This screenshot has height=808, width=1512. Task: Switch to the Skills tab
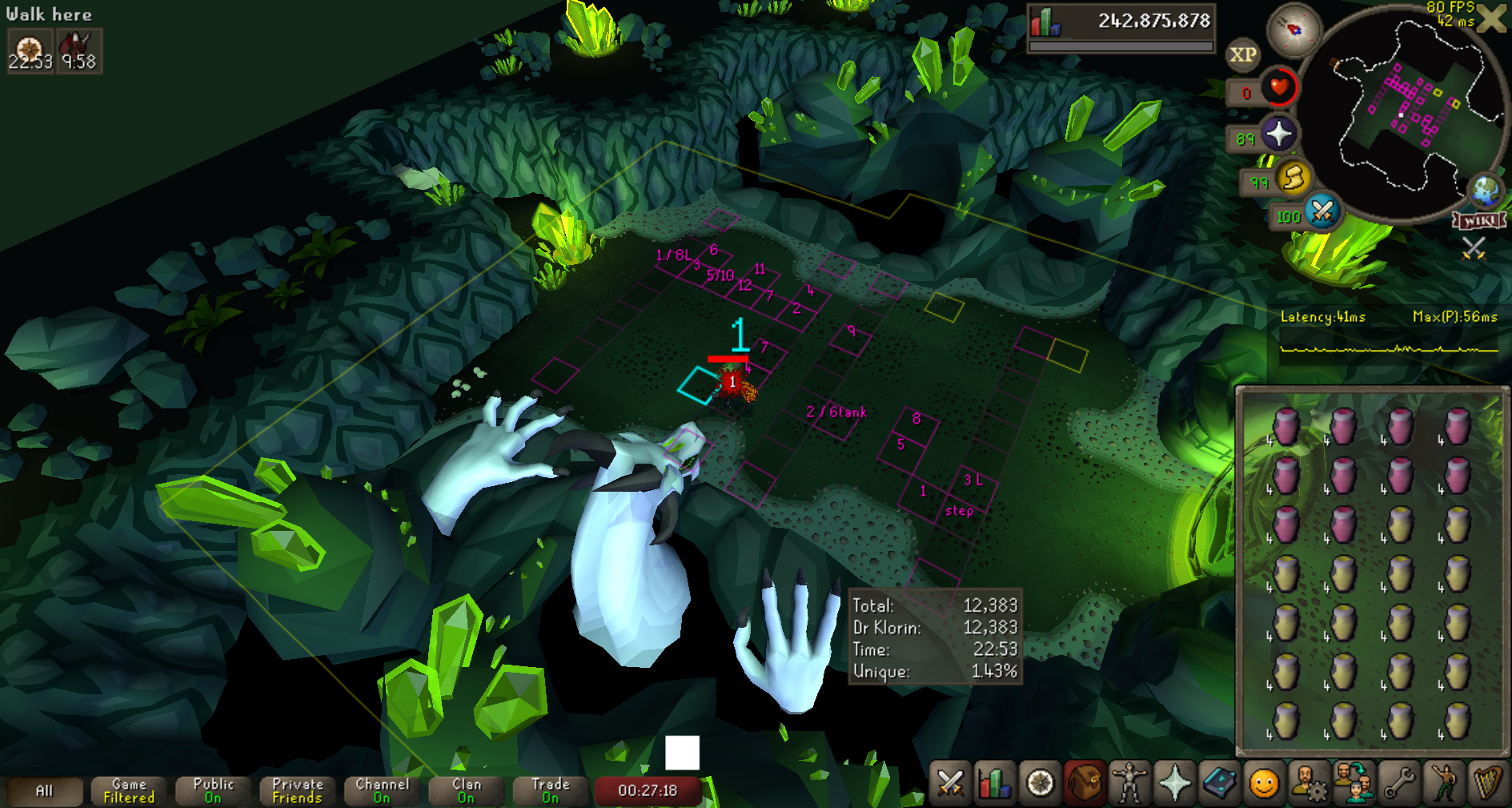pyautogui.click(x=995, y=783)
